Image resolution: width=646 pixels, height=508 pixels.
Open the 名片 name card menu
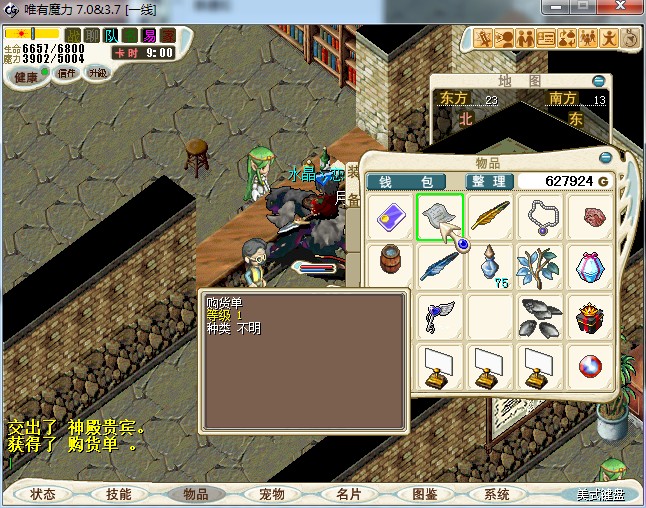coord(347,494)
